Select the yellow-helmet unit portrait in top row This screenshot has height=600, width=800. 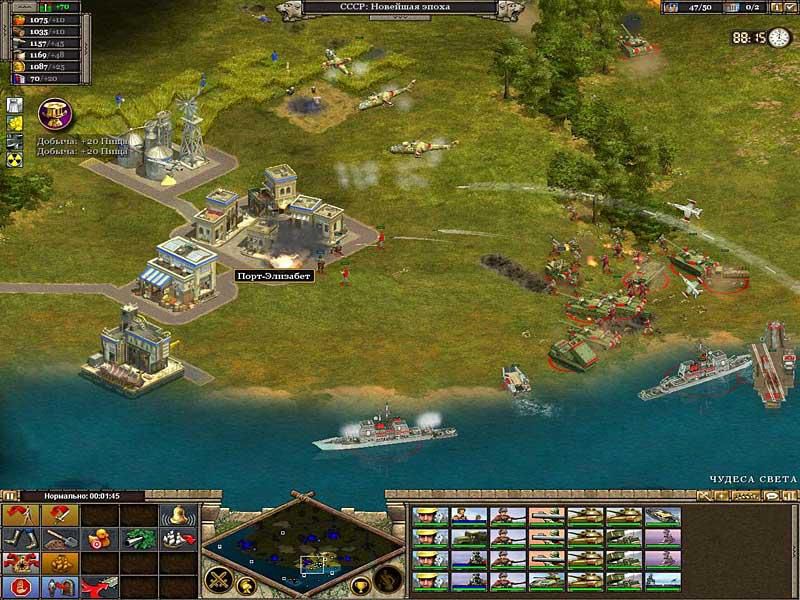click(x=426, y=516)
